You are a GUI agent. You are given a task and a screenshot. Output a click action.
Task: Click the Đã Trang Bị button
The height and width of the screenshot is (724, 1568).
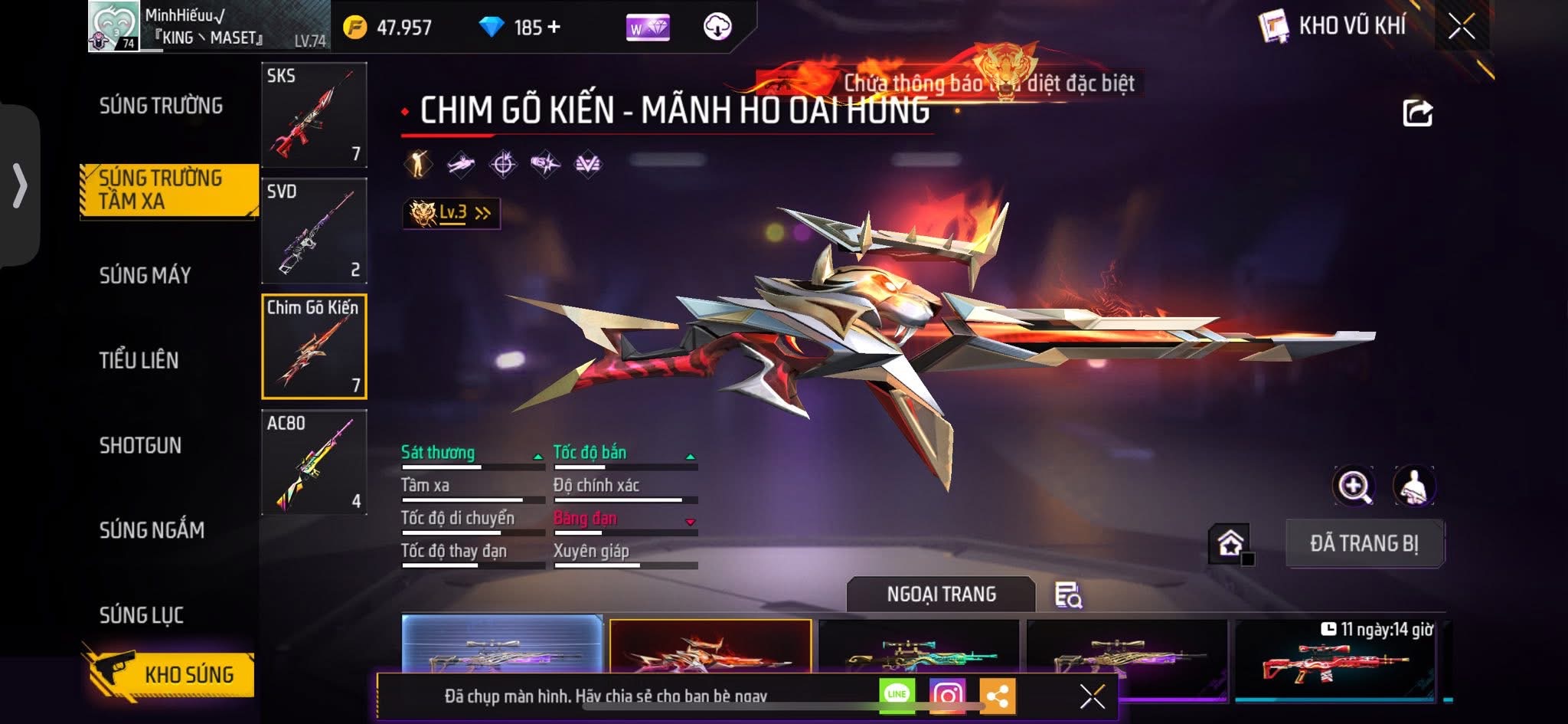tap(1364, 543)
